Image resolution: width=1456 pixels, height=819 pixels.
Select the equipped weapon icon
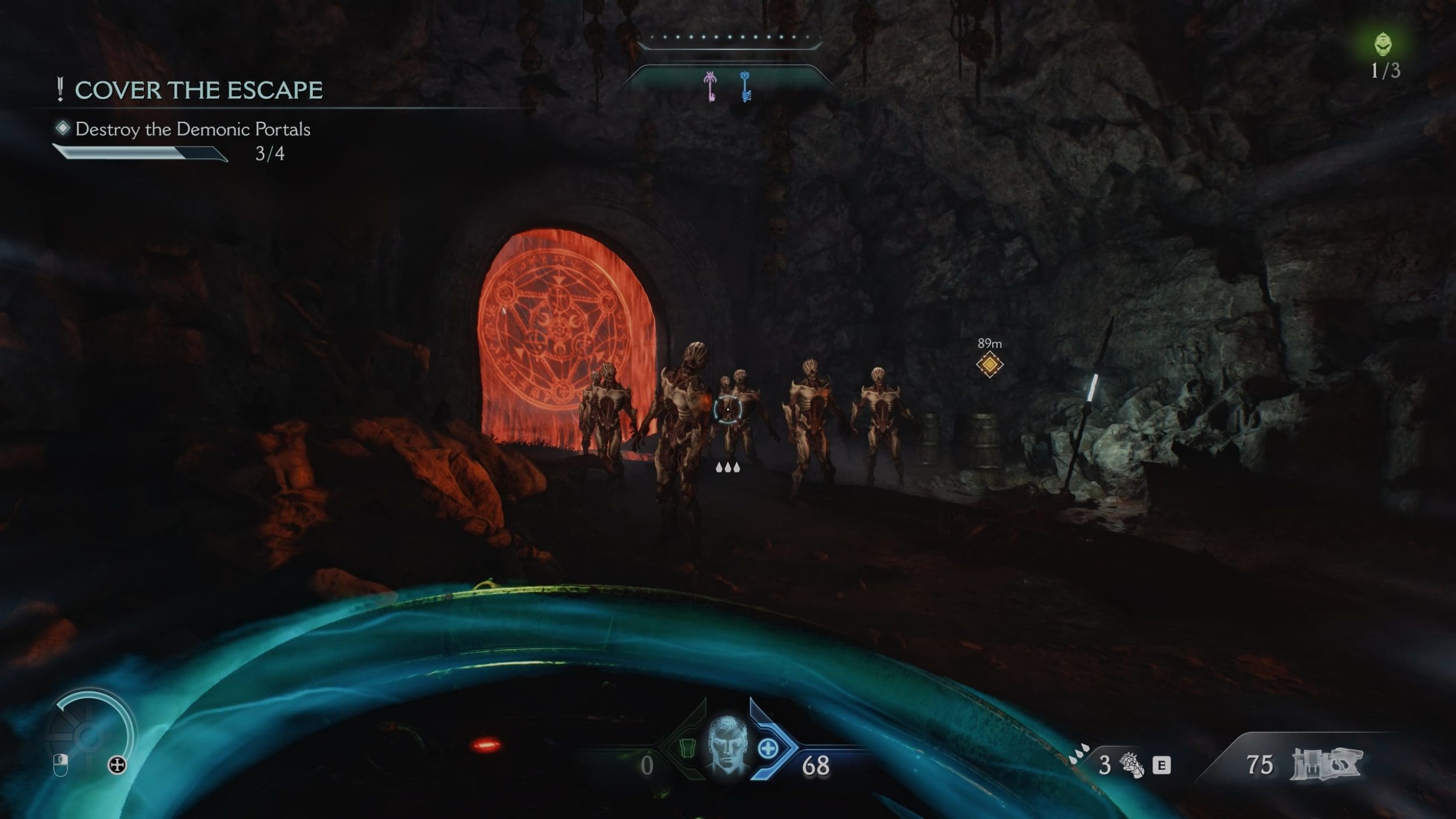point(1326,764)
